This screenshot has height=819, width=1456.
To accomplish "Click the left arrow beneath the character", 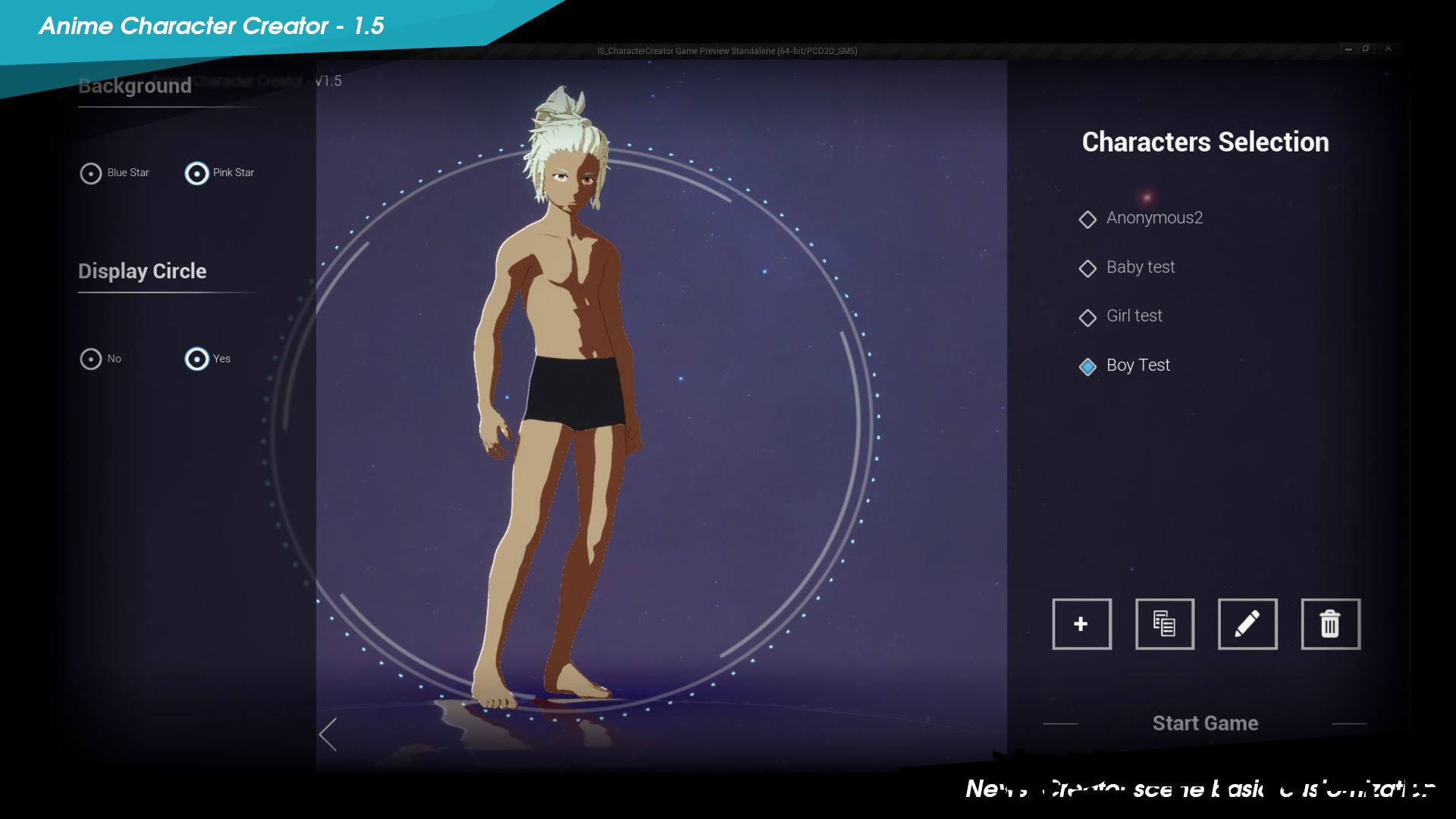I will click(x=328, y=734).
